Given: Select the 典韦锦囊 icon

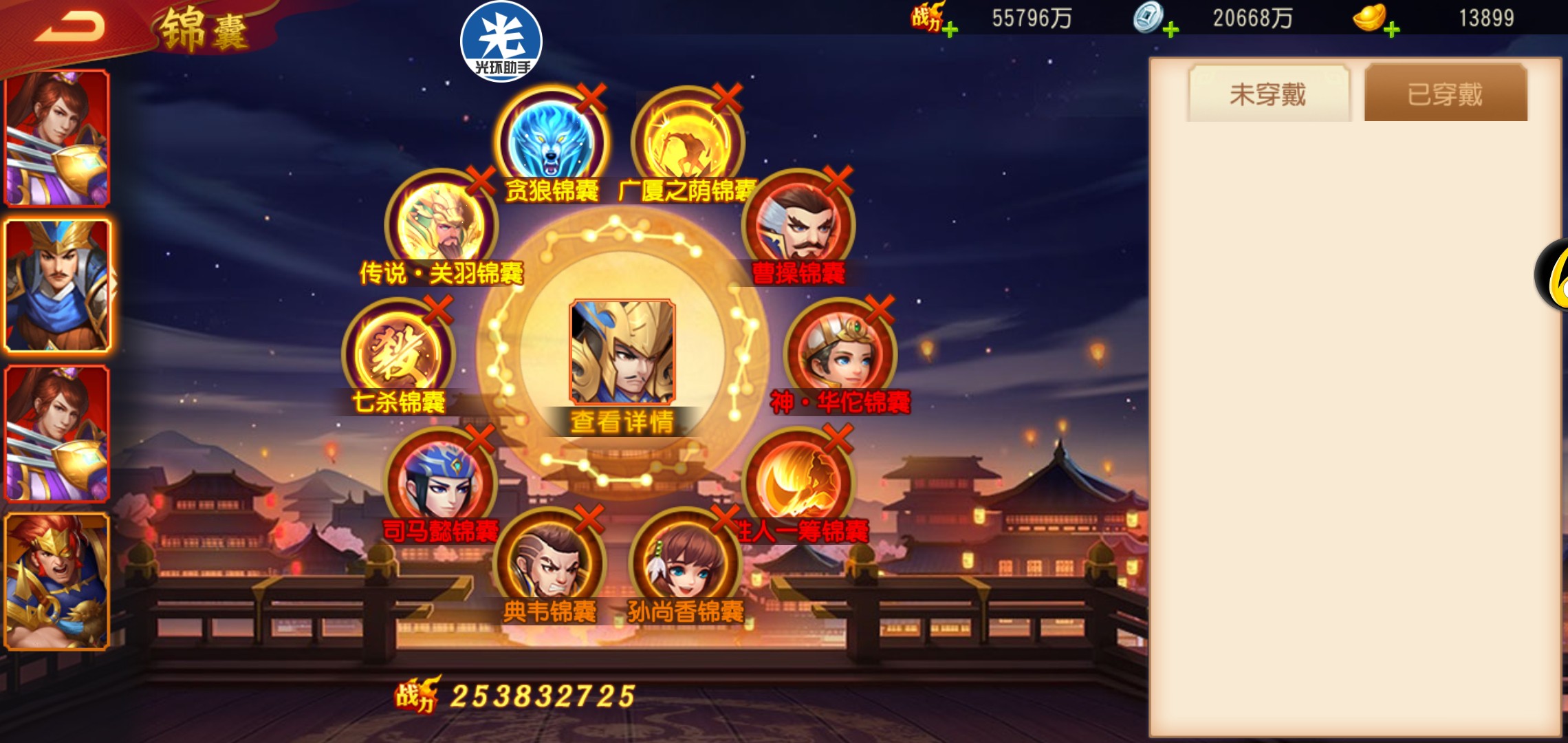Looking at the screenshot, I should (x=550, y=564).
